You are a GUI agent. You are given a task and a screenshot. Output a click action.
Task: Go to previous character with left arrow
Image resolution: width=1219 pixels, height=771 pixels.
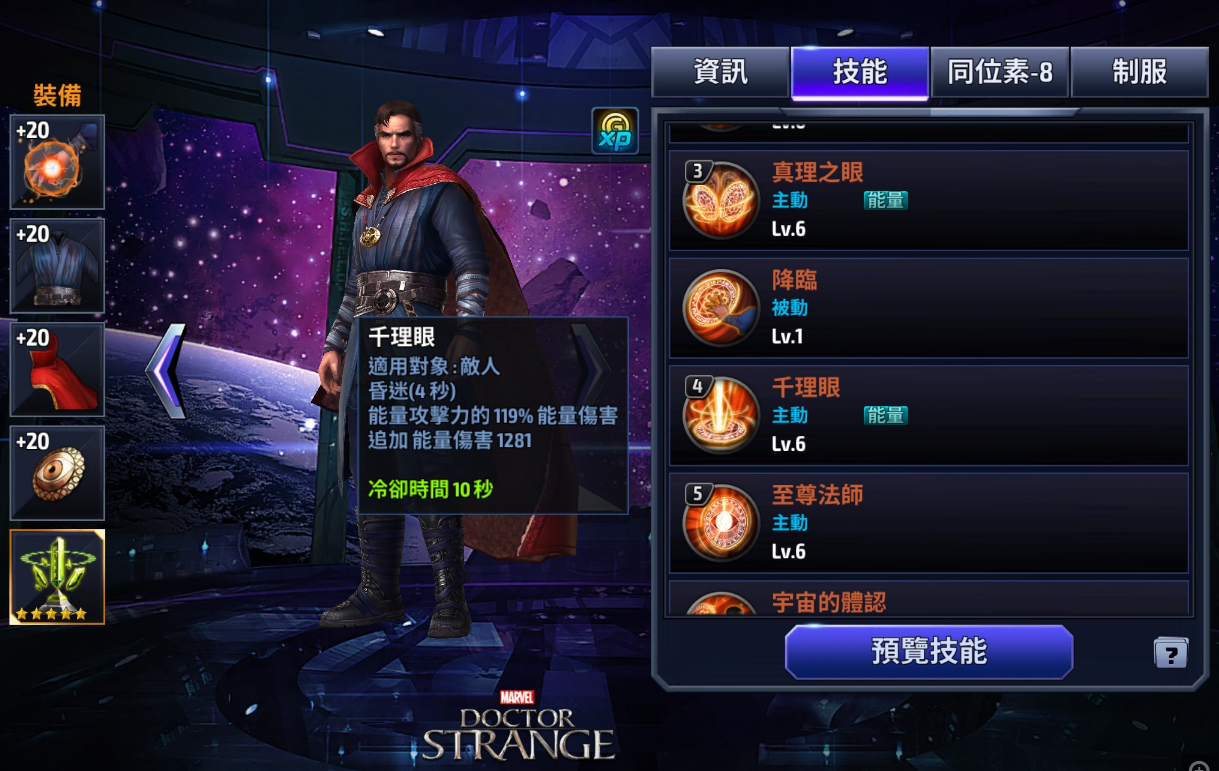pos(167,370)
